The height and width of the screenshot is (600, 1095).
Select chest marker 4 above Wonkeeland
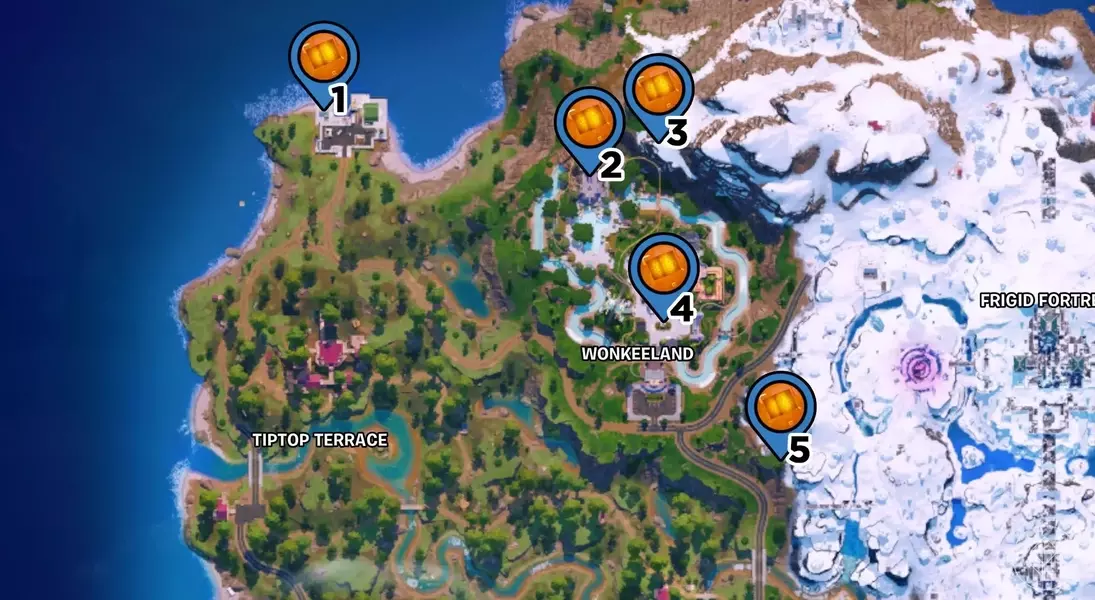(x=664, y=268)
